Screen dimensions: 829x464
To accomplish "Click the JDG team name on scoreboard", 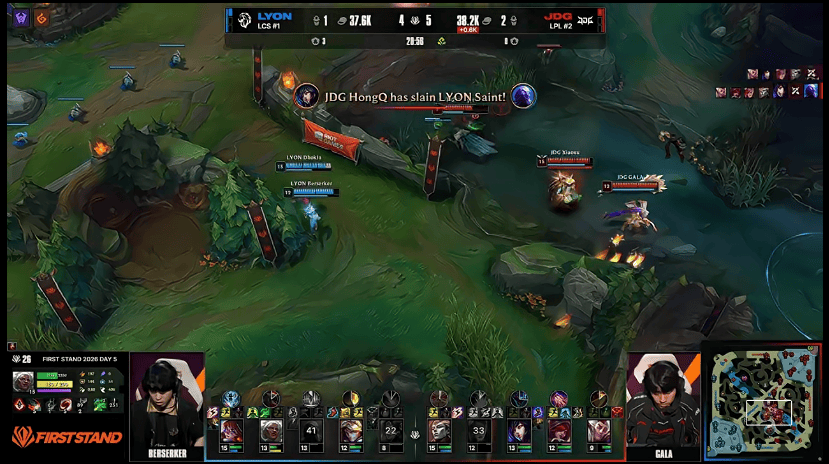I will click(557, 16).
